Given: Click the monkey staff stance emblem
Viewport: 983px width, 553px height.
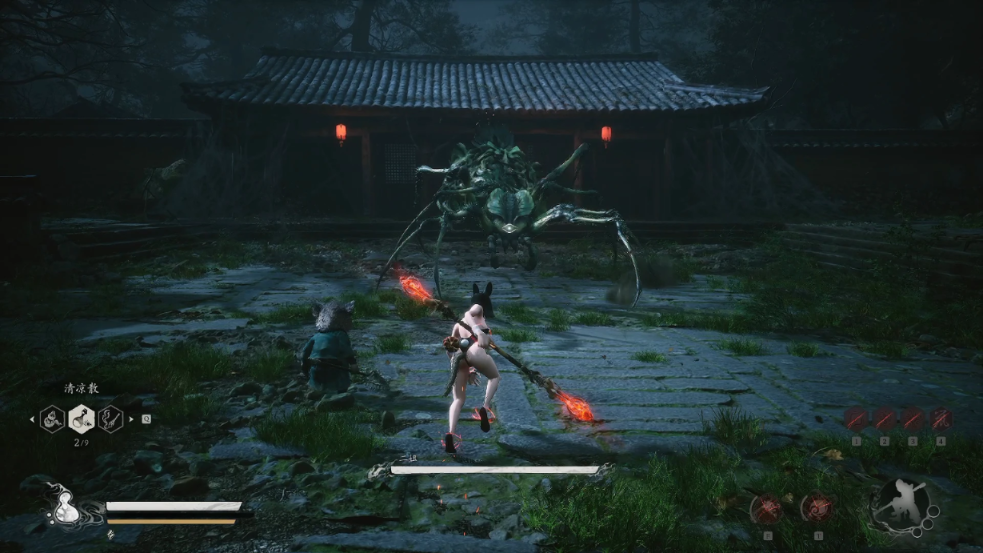Looking at the screenshot, I should 899,506.
